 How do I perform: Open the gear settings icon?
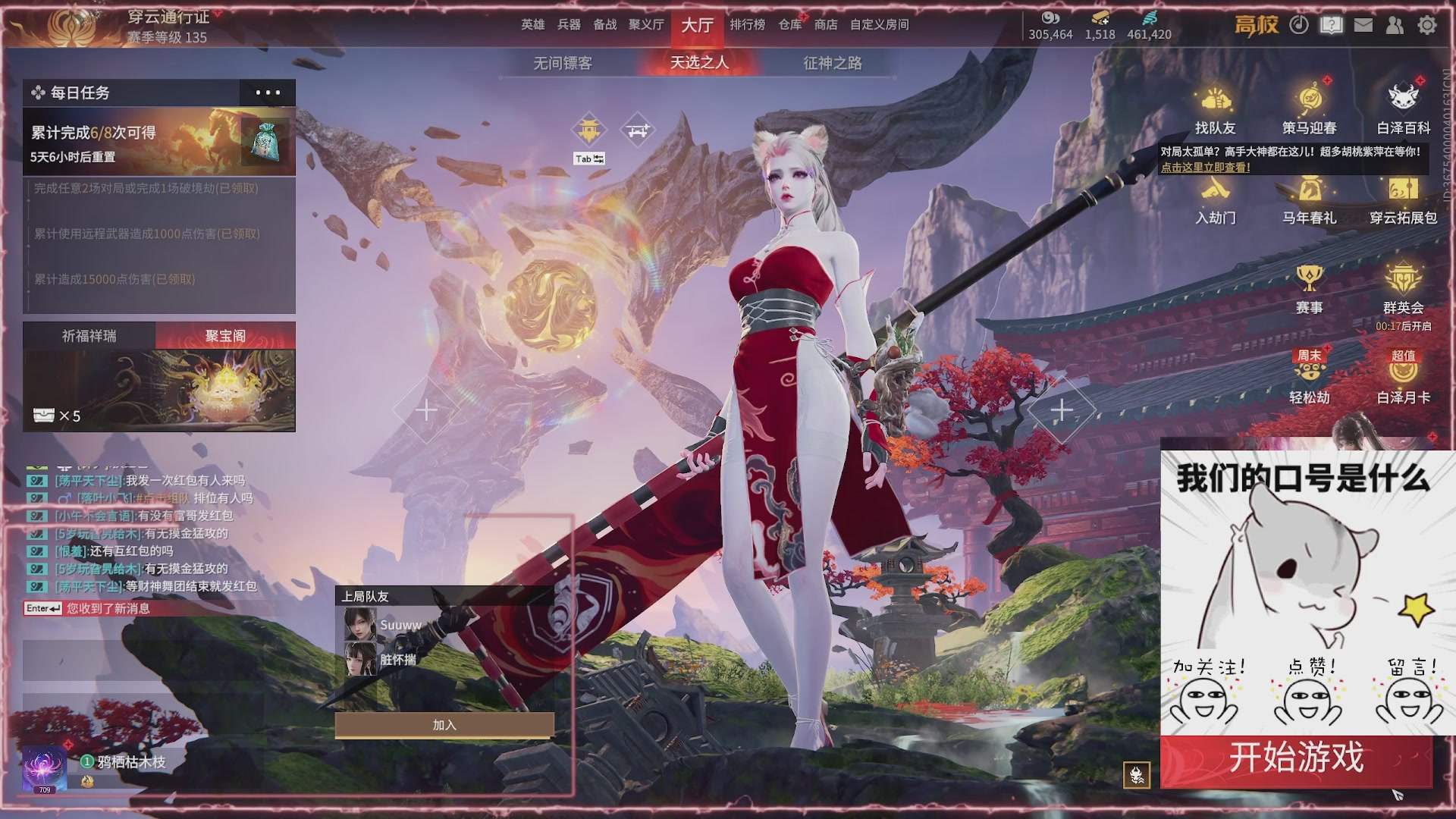tap(1427, 25)
